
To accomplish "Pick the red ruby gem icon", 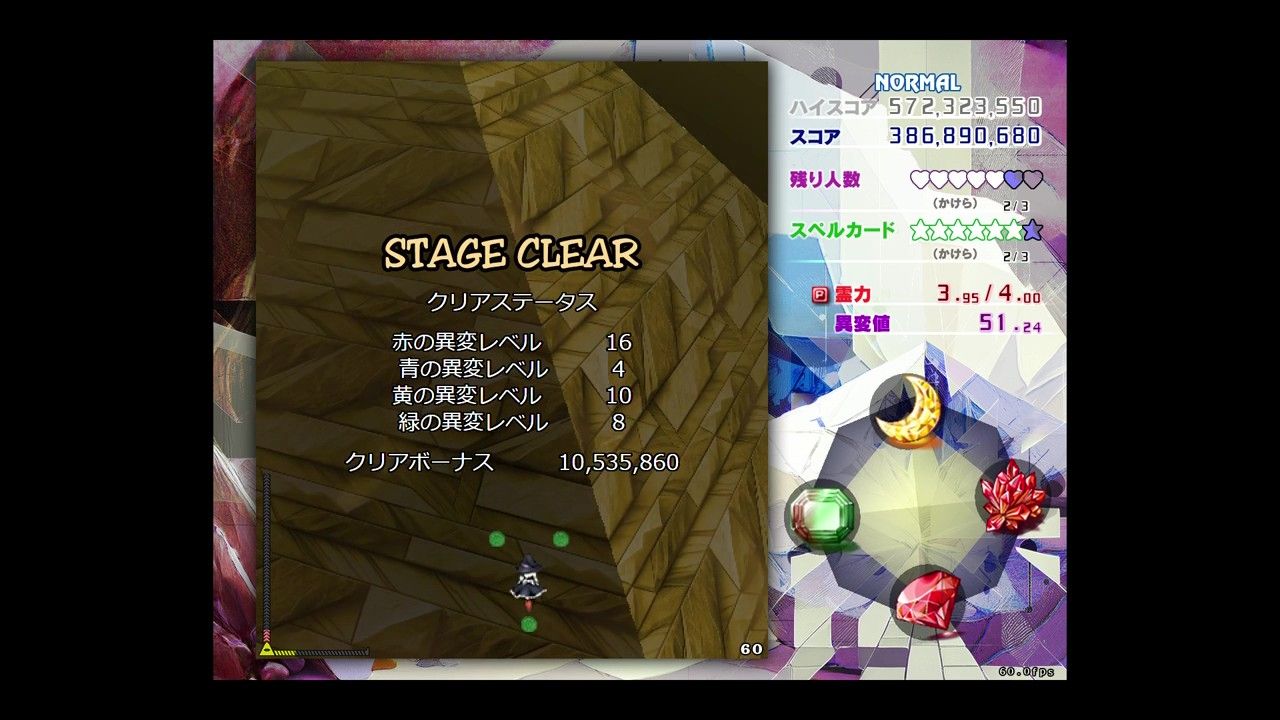I will [x=927, y=599].
